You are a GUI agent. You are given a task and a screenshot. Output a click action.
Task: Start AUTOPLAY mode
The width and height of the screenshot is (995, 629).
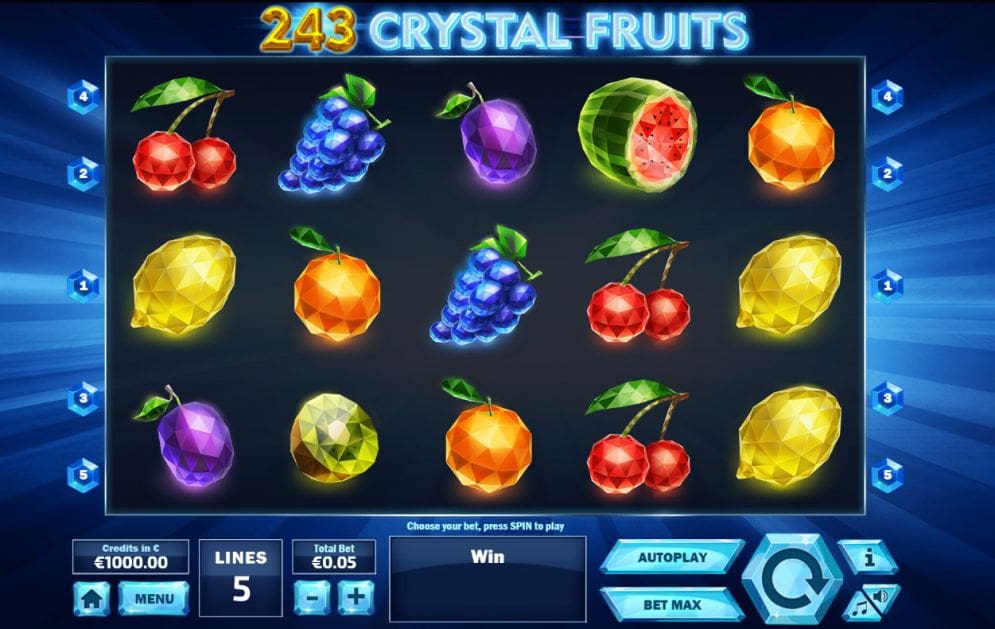[x=671, y=557]
